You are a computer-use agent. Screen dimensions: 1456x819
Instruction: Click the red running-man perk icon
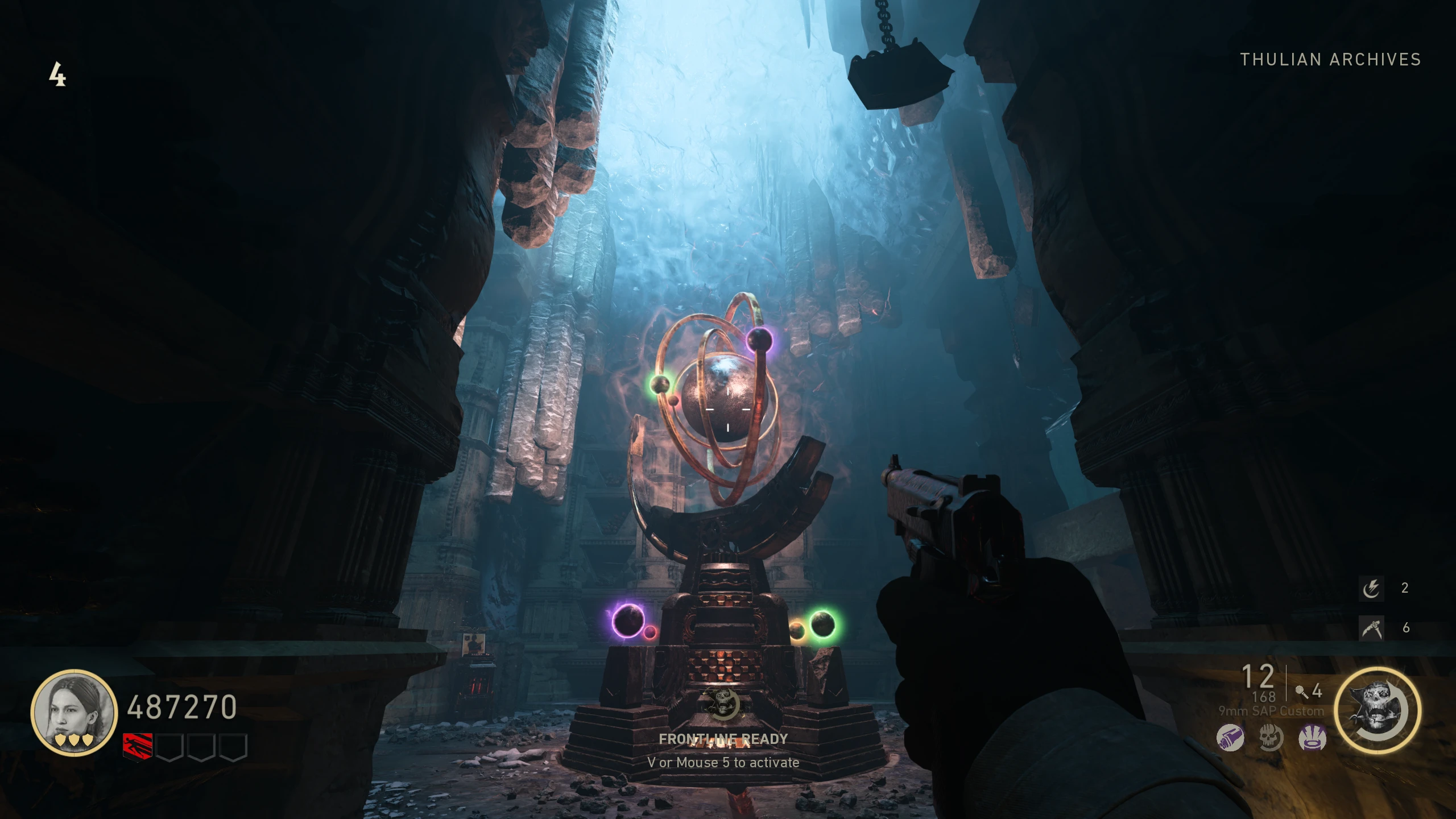138,746
